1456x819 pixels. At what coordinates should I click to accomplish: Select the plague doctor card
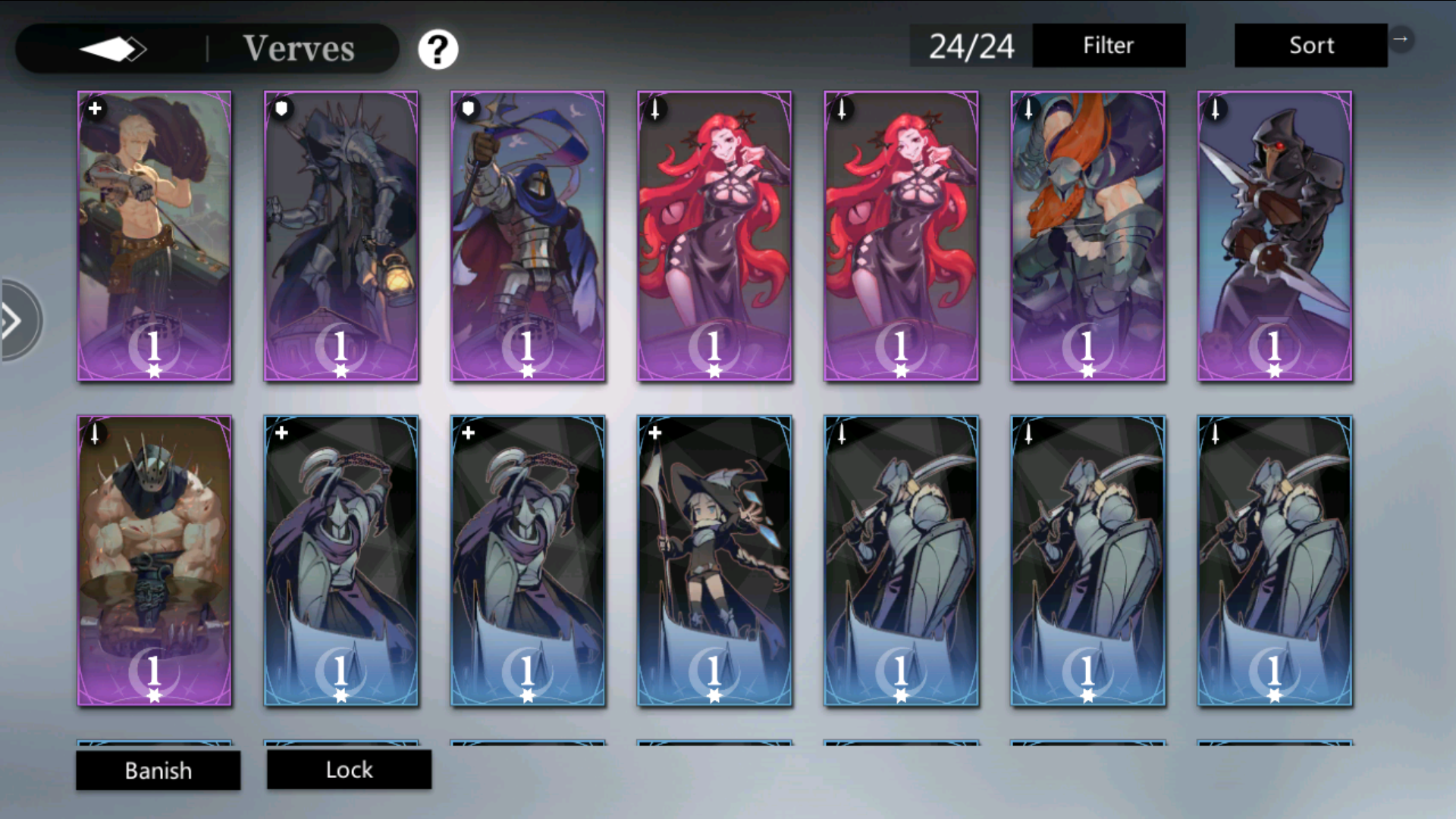pyautogui.click(x=1274, y=235)
